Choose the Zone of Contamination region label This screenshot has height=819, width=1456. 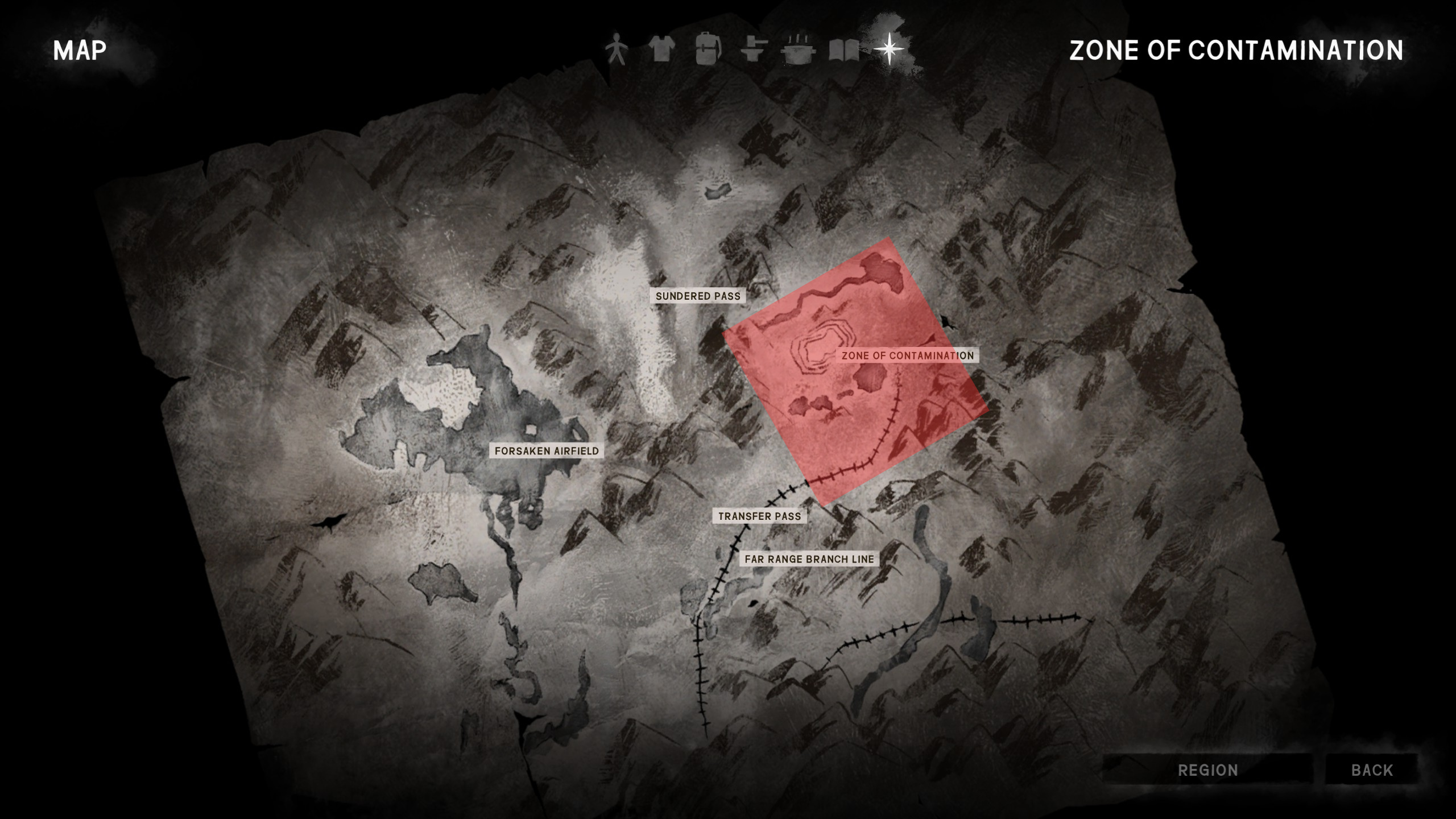(x=908, y=356)
